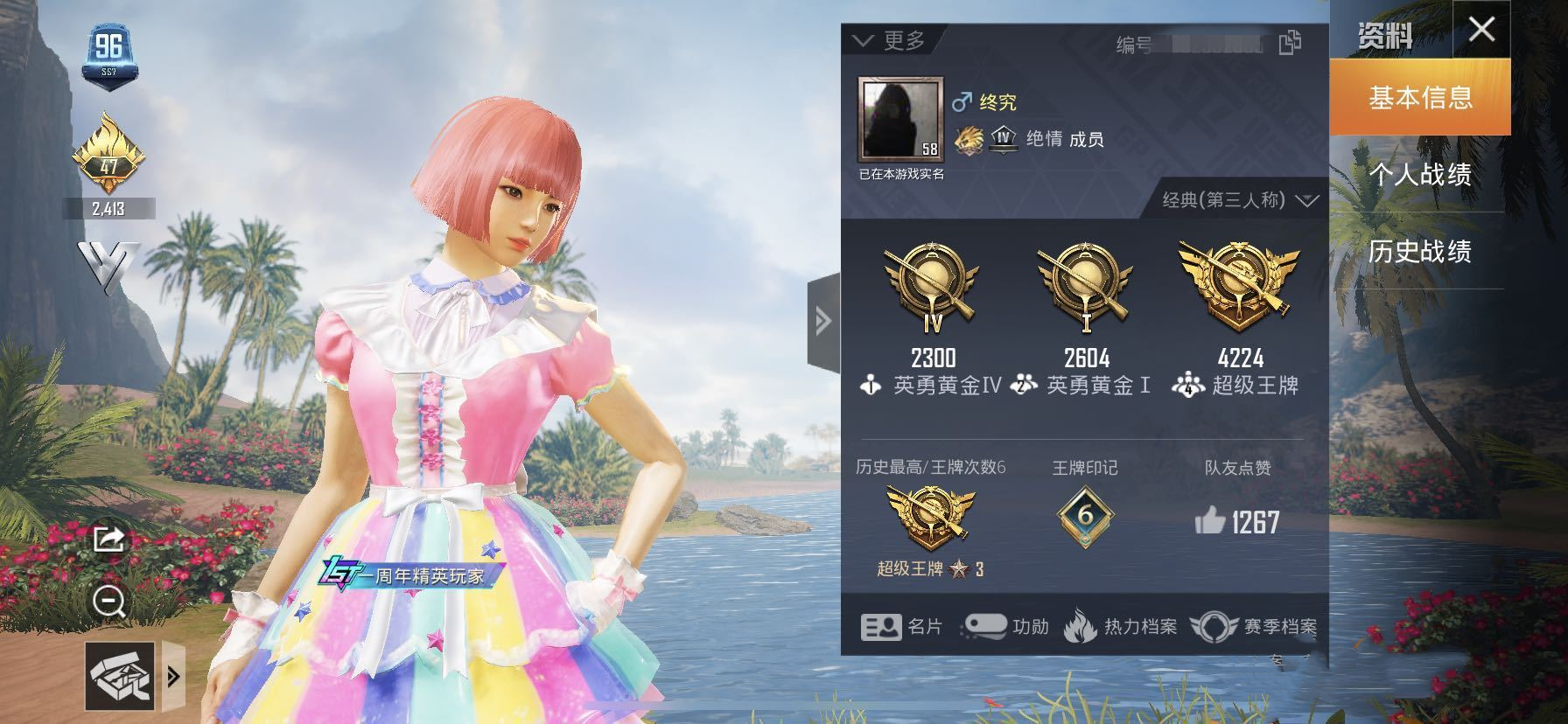1568x724 pixels.
Task: Open the 个人战绩 tab
Action: [x=1420, y=174]
